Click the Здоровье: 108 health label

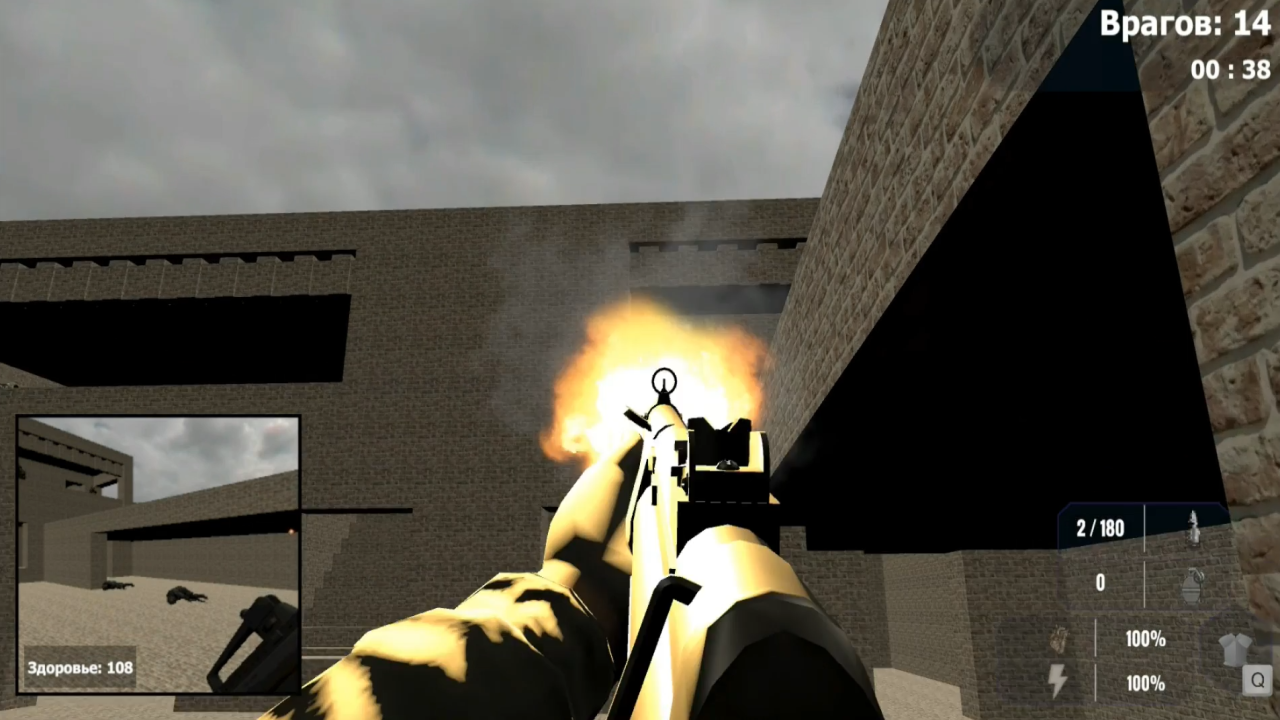click(80, 664)
